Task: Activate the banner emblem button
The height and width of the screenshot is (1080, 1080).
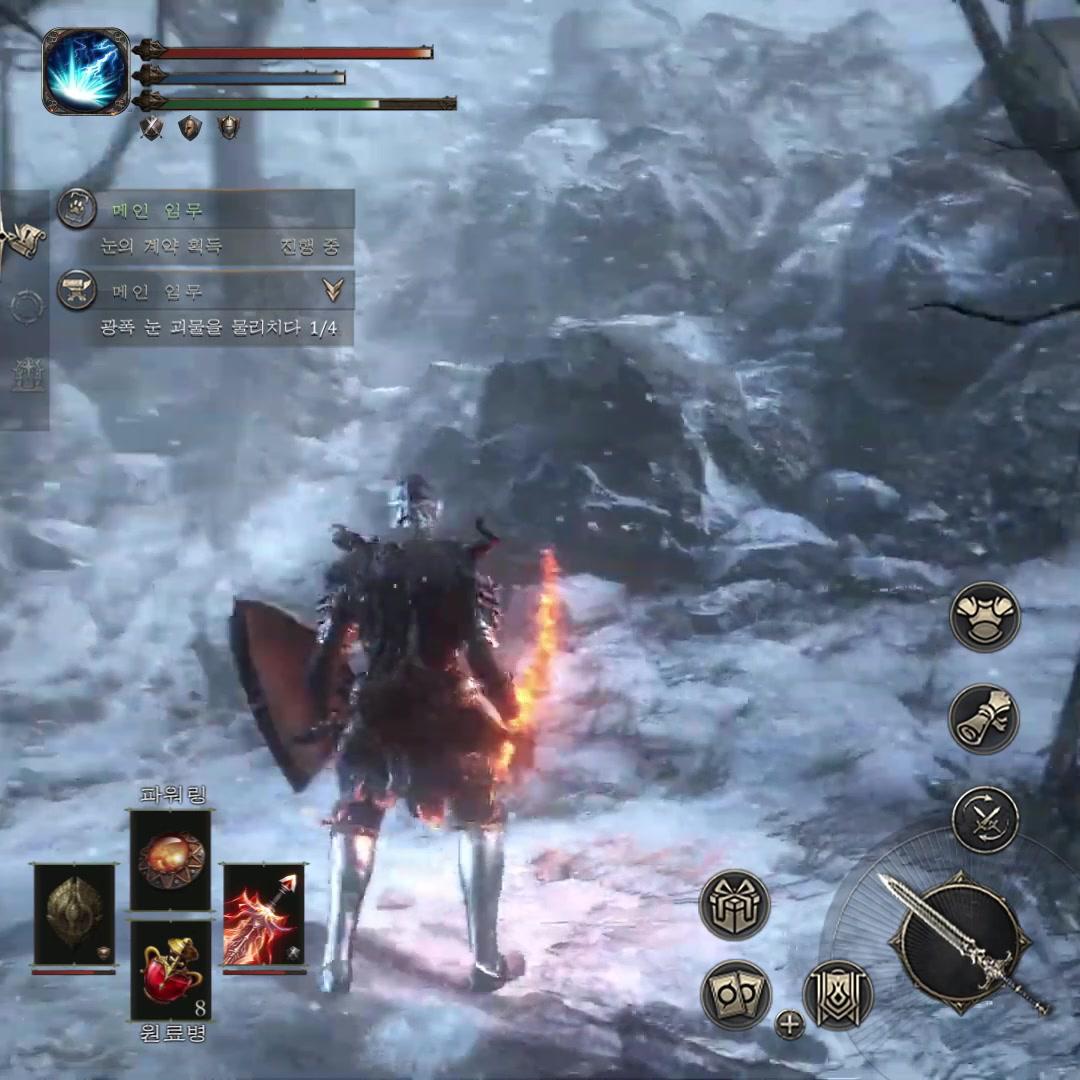Action: pos(838,995)
